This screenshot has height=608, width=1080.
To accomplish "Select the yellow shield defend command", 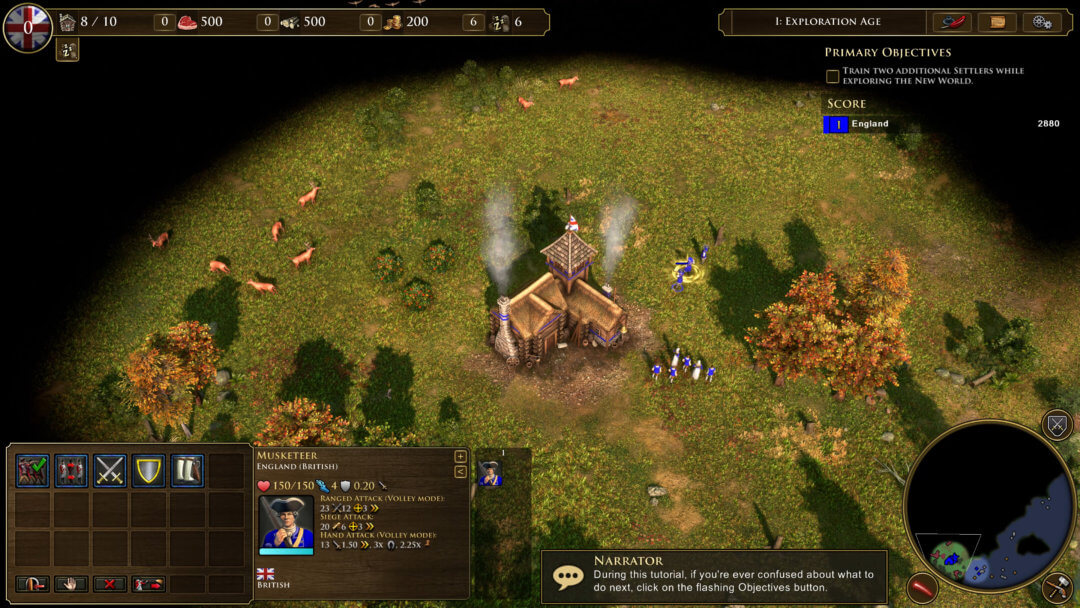I will tap(149, 470).
